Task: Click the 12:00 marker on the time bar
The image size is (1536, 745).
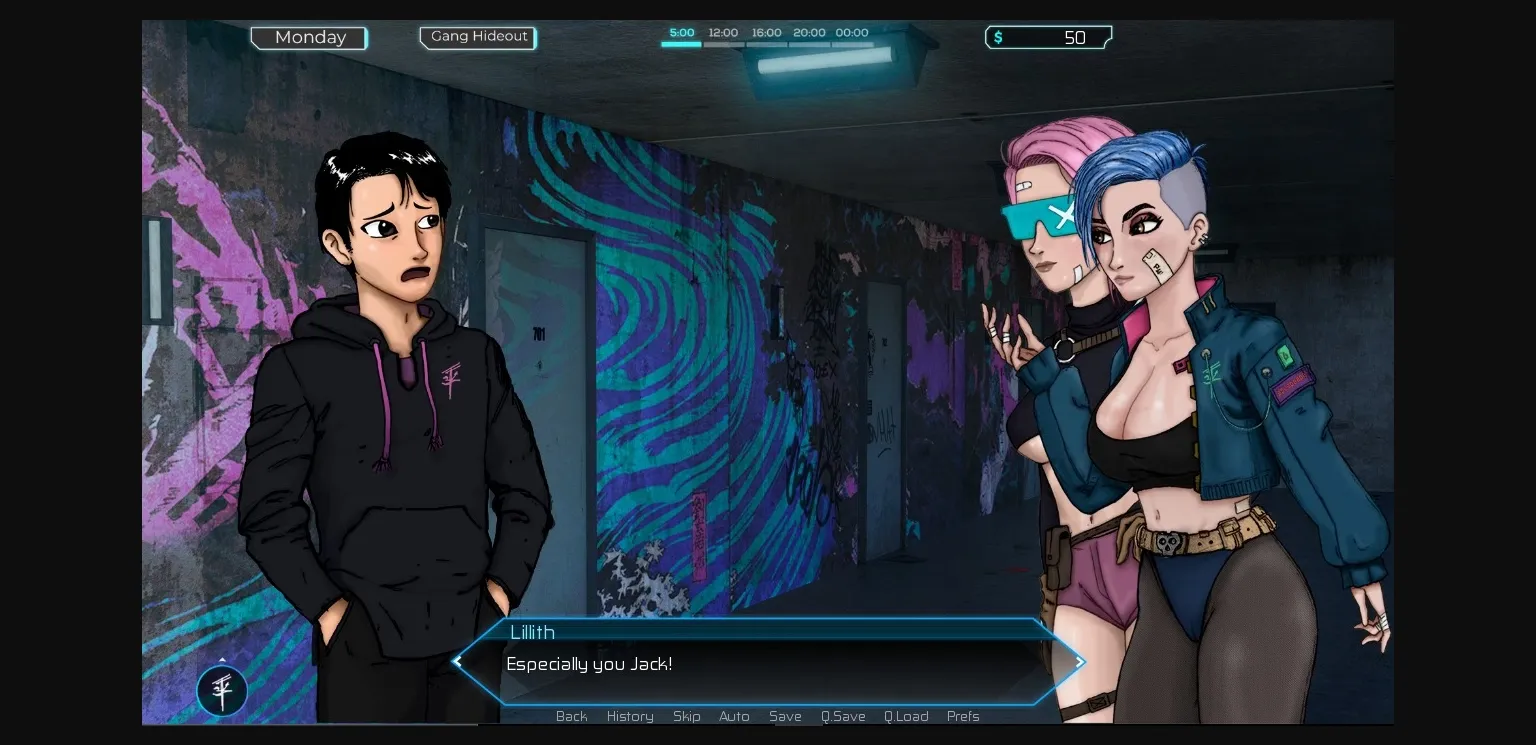Action: (724, 32)
